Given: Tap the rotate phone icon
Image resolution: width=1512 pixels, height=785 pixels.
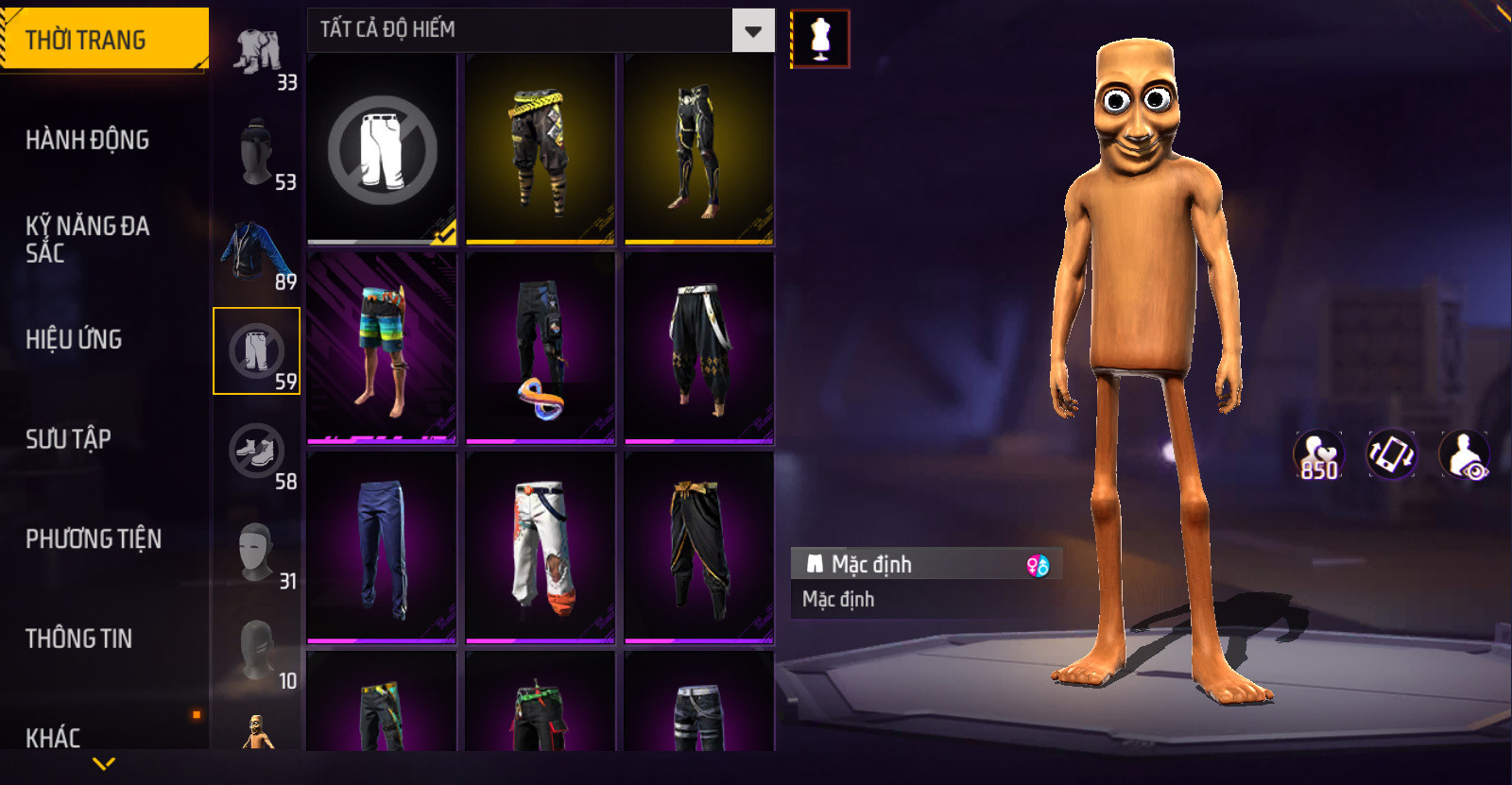Looking at the screenshot, I should (x=1391, y=454).
